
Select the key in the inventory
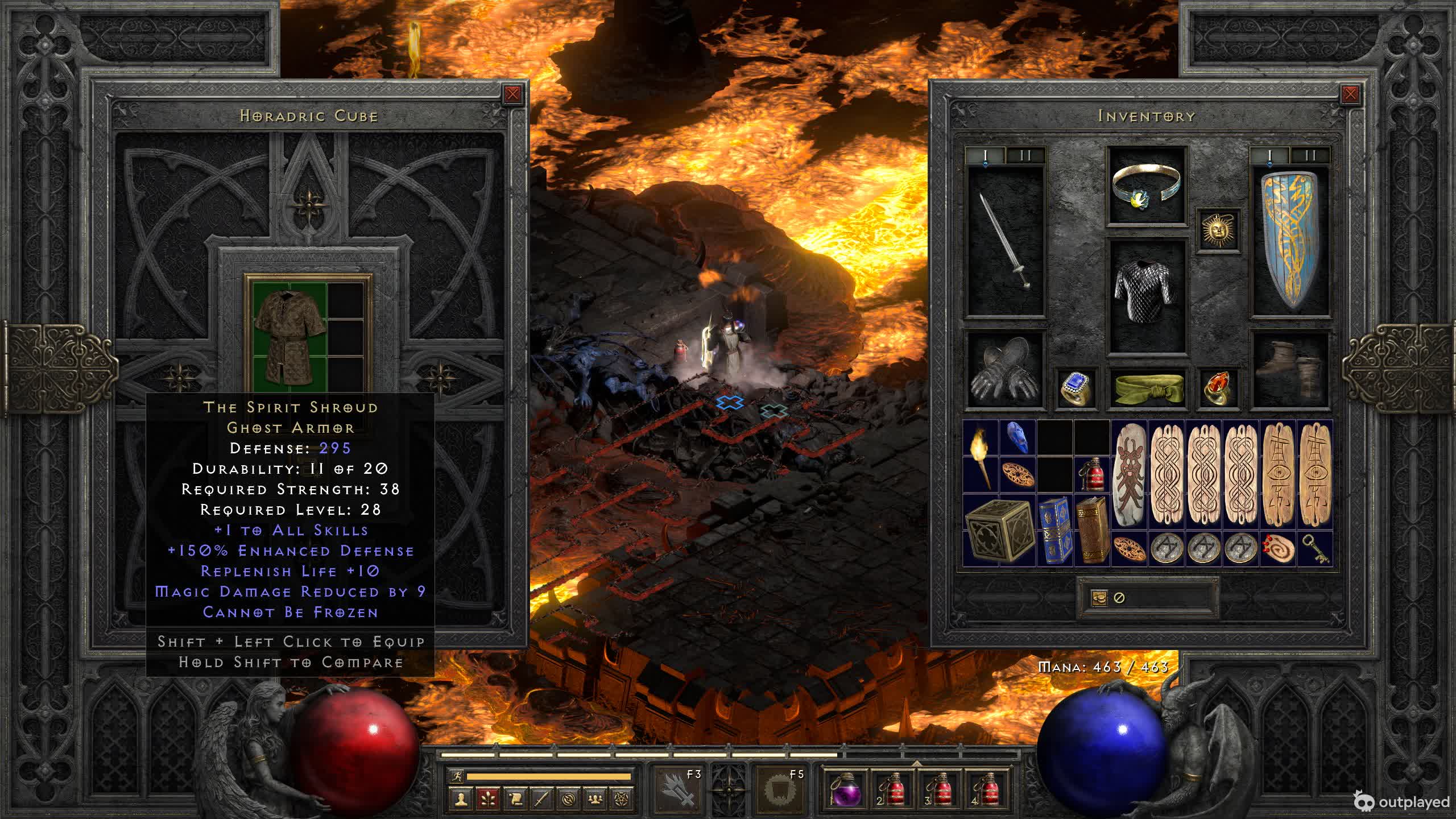tap(1315, 549)
